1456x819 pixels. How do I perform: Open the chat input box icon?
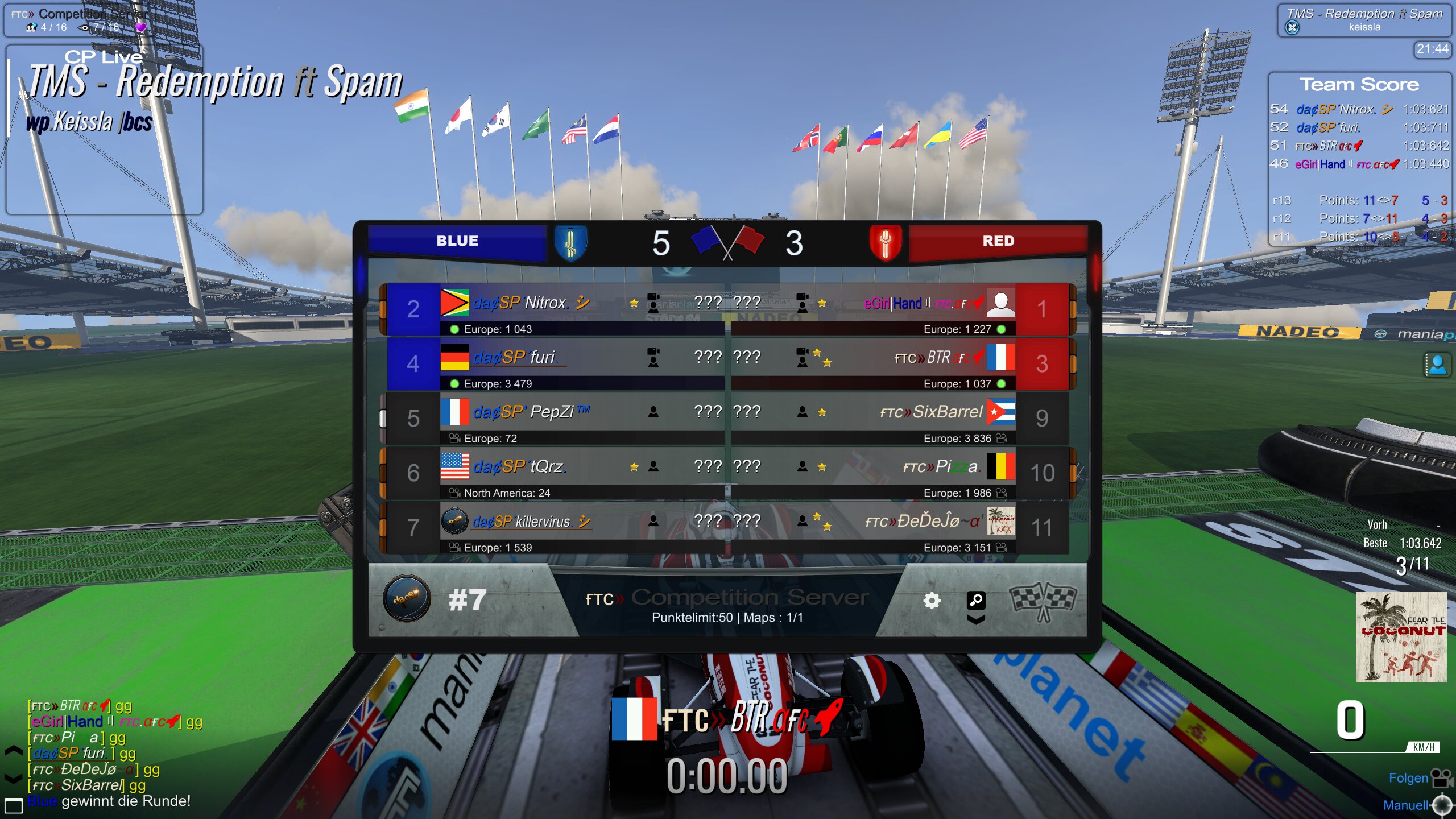(x=13, y=805)
